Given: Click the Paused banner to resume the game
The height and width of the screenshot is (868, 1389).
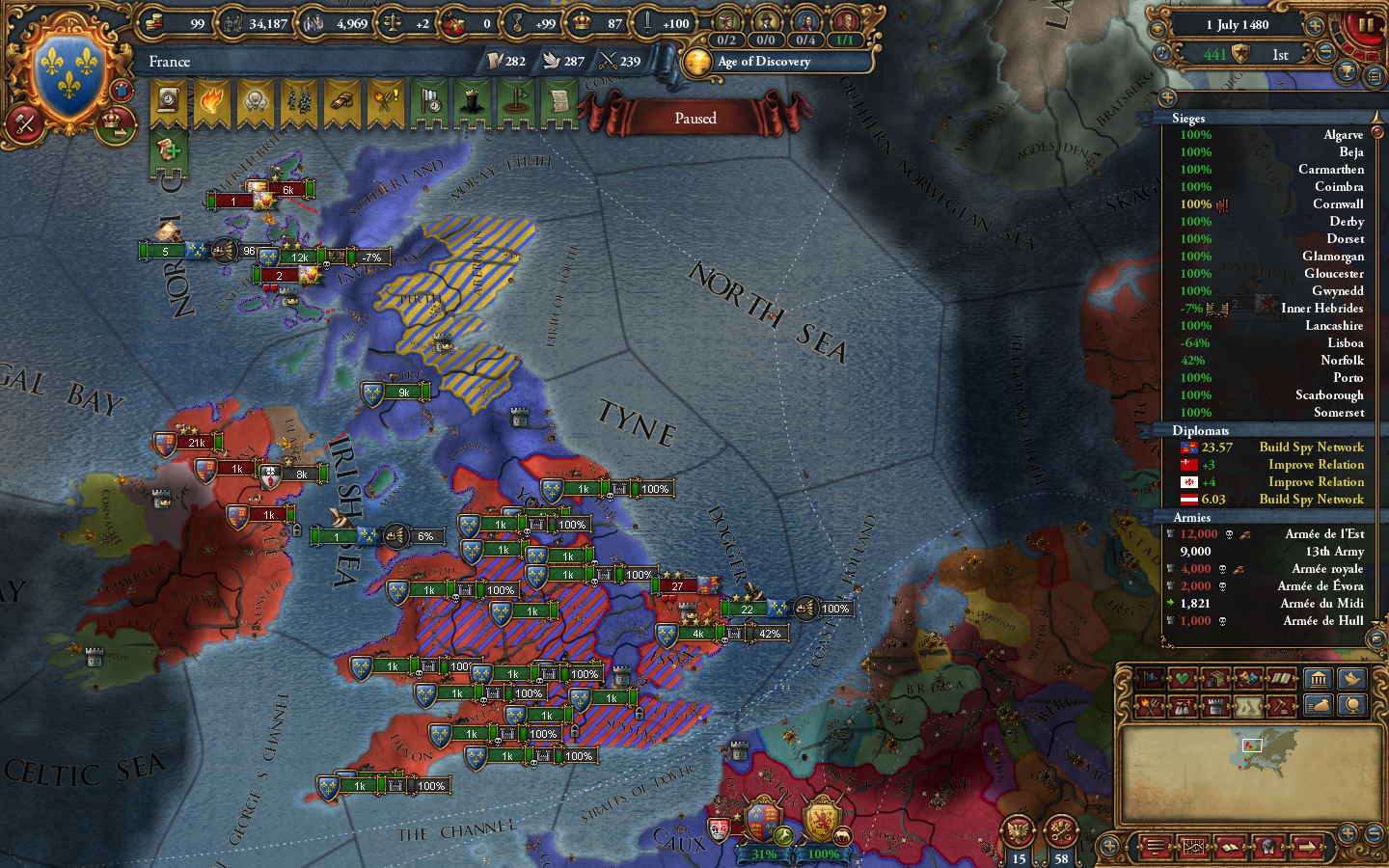Looking at the screenshot, I should pos(696,118).
